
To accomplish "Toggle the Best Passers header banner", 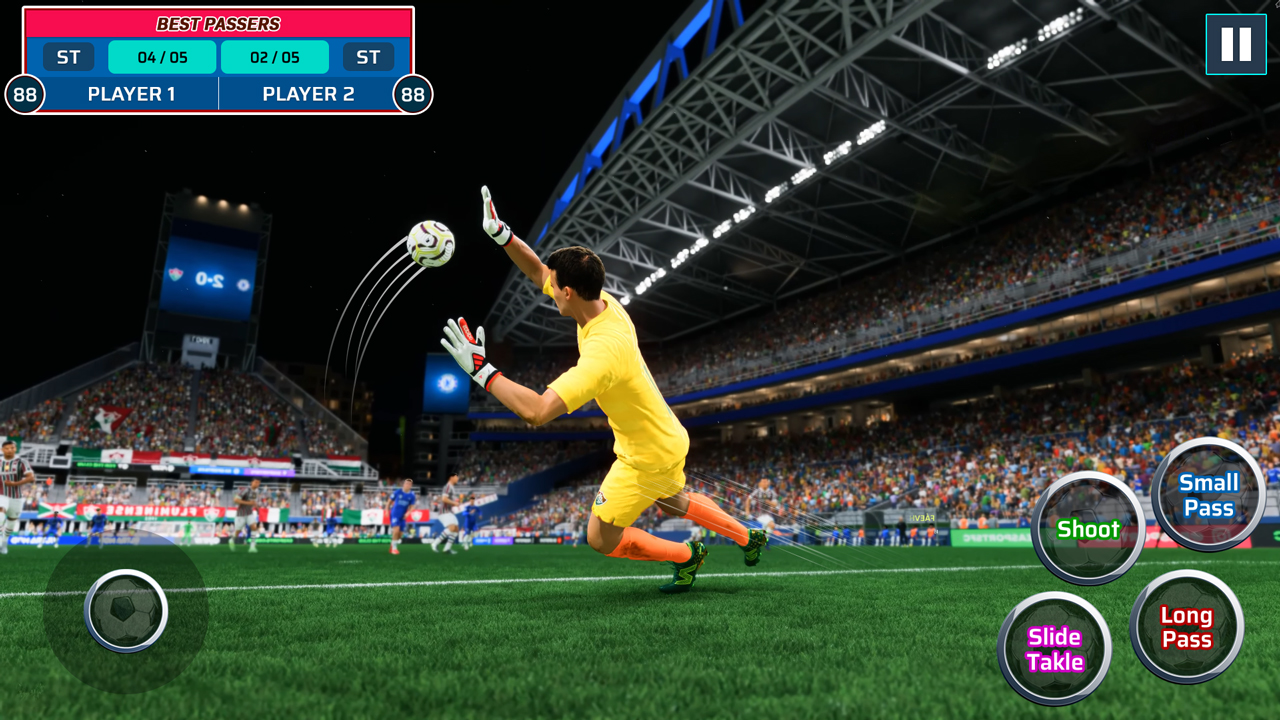I will 220,23.
